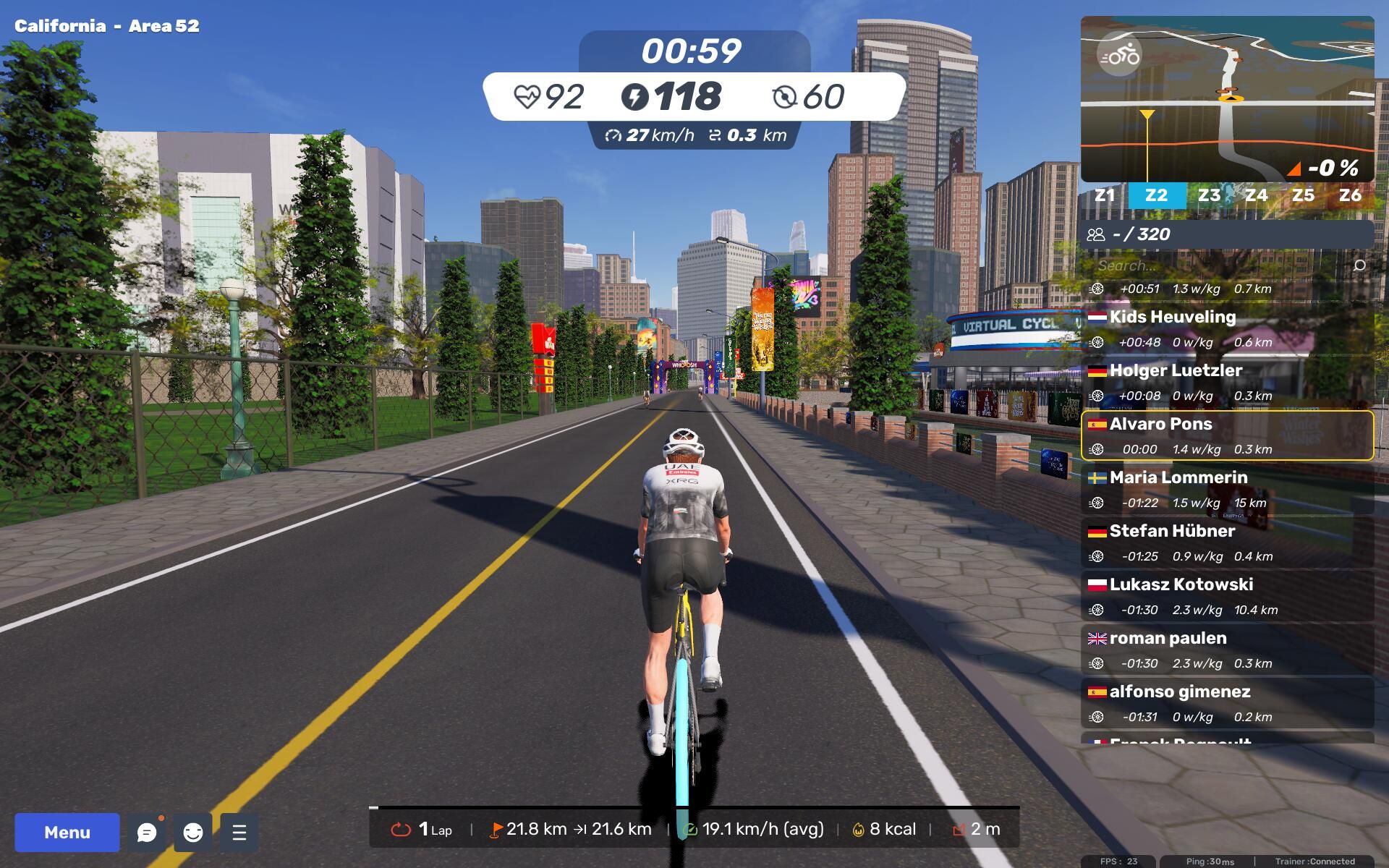
Task: Pick Lukasz Kotowski in the rider list
Action: tap(1227, 596)
